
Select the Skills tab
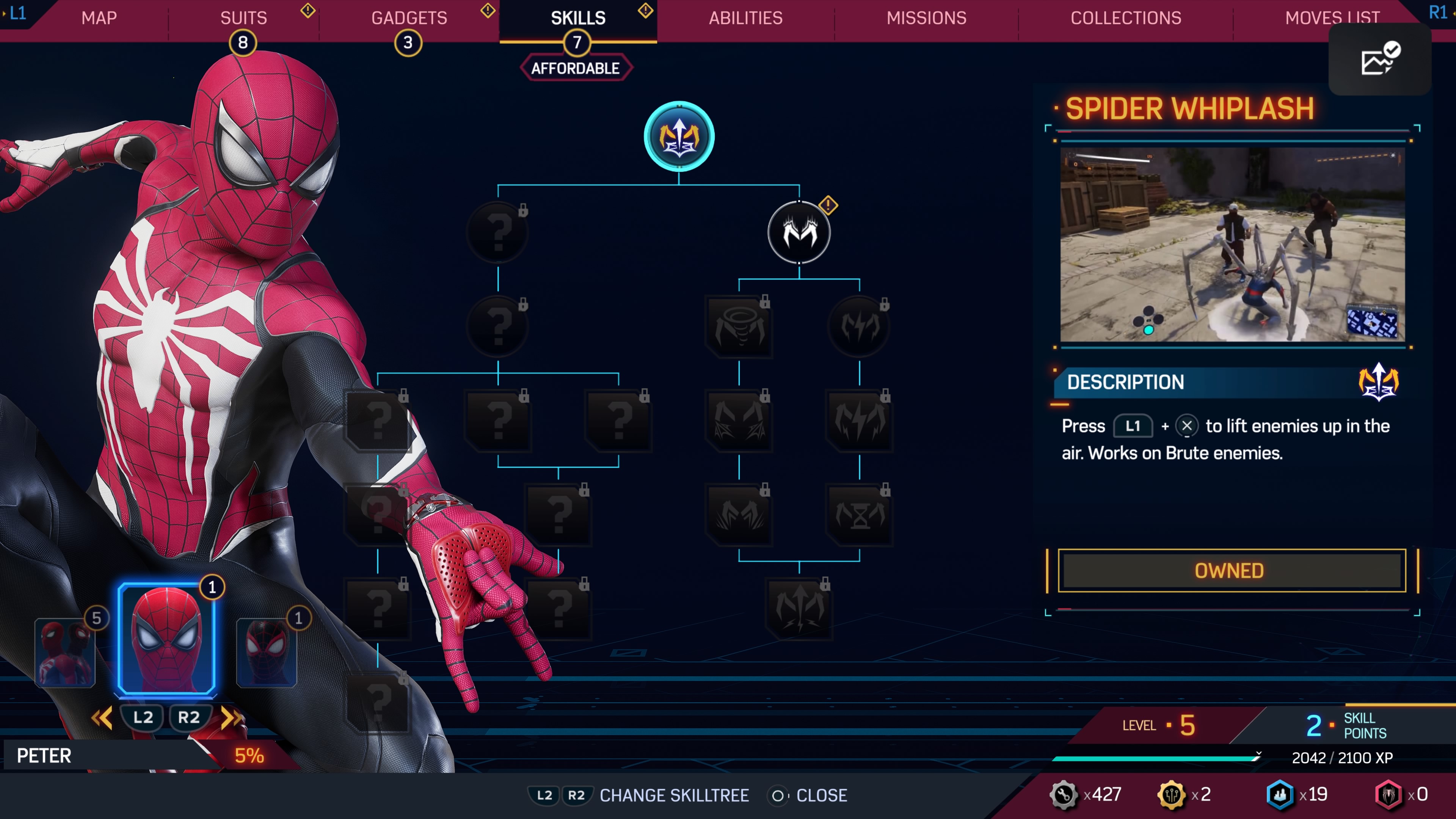[577, 18]
